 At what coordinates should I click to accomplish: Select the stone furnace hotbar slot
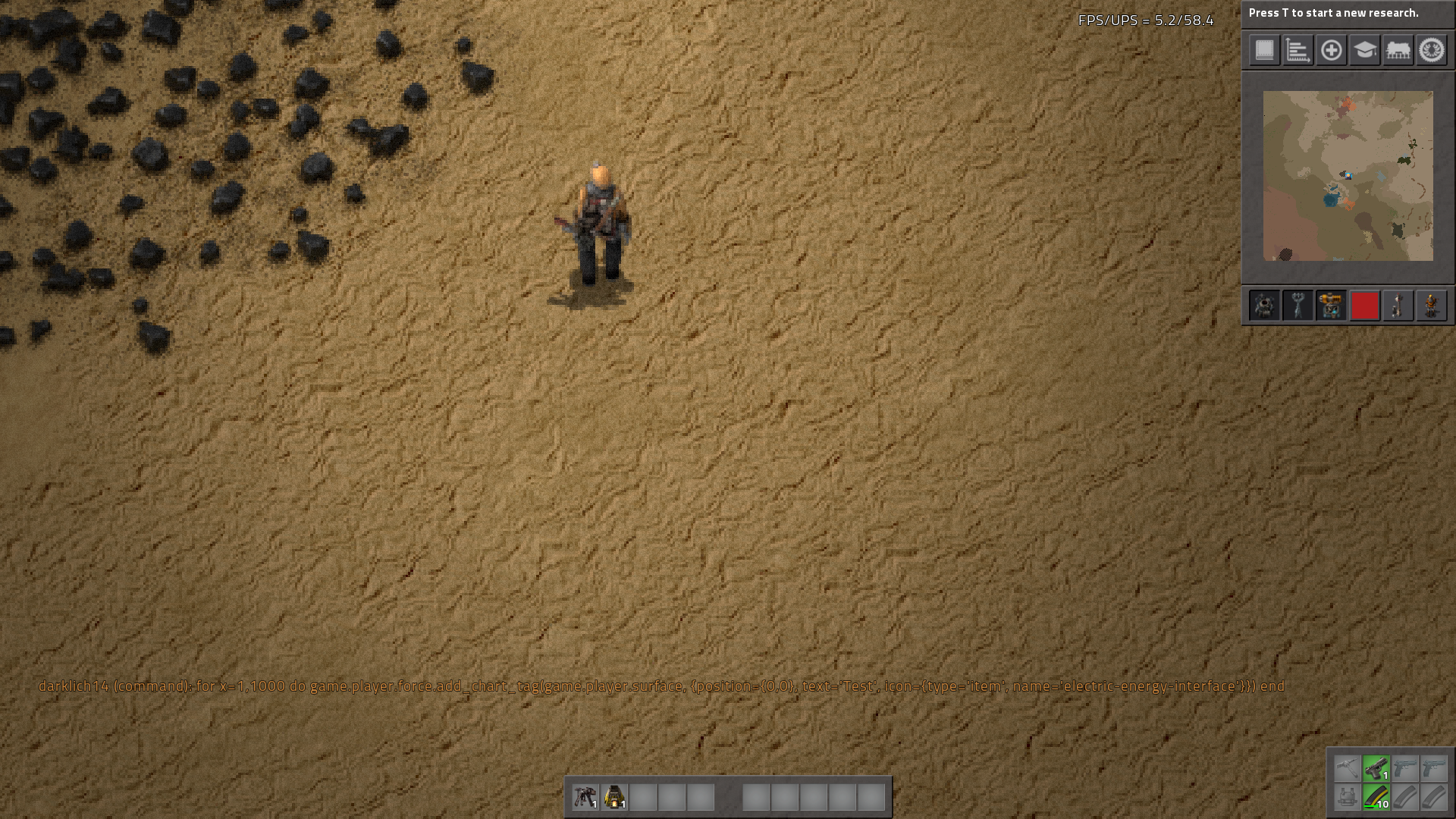pyautogui.click(x=614, y=797)
